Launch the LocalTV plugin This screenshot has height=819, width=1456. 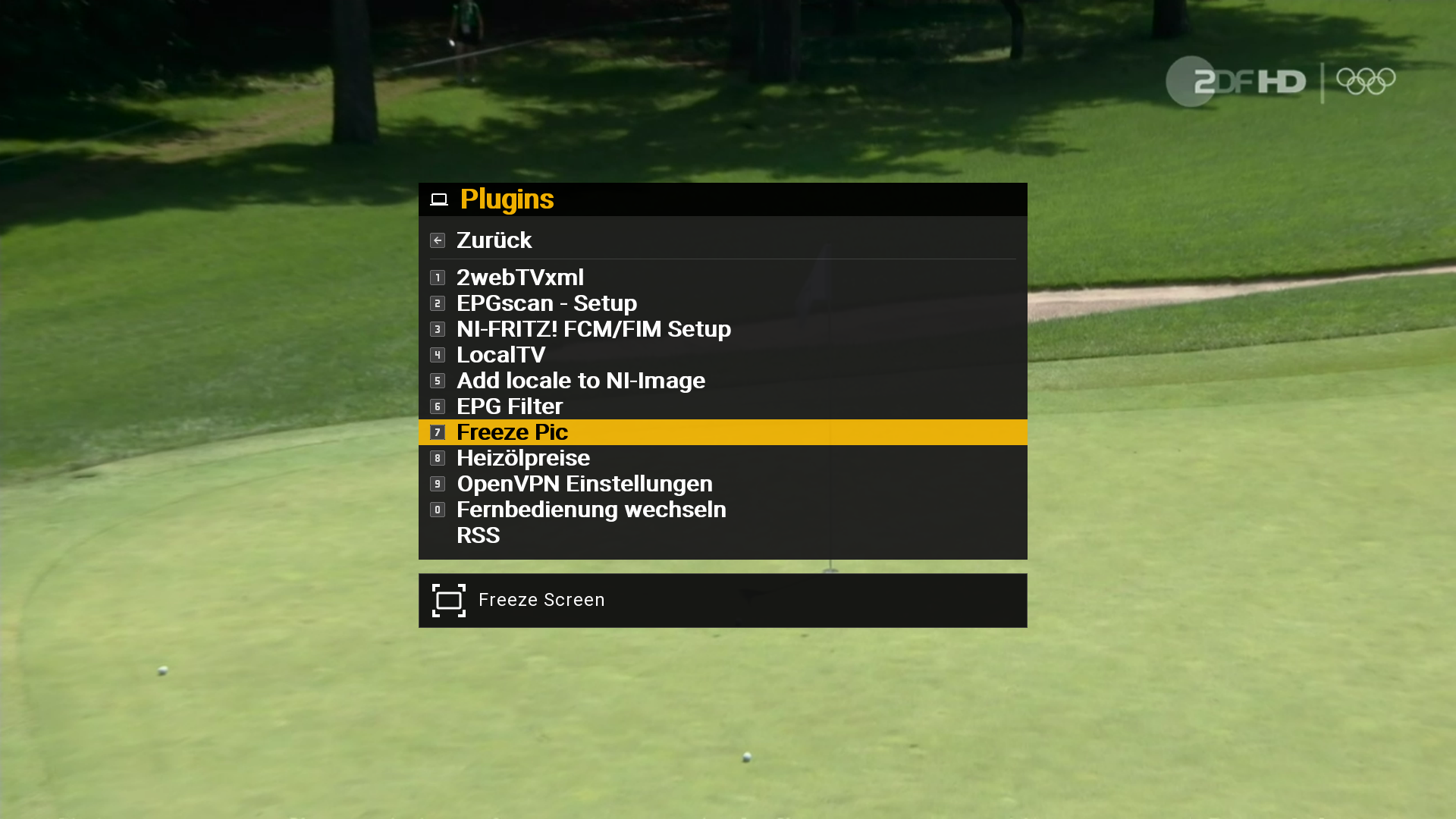click(x=500, y=355)
